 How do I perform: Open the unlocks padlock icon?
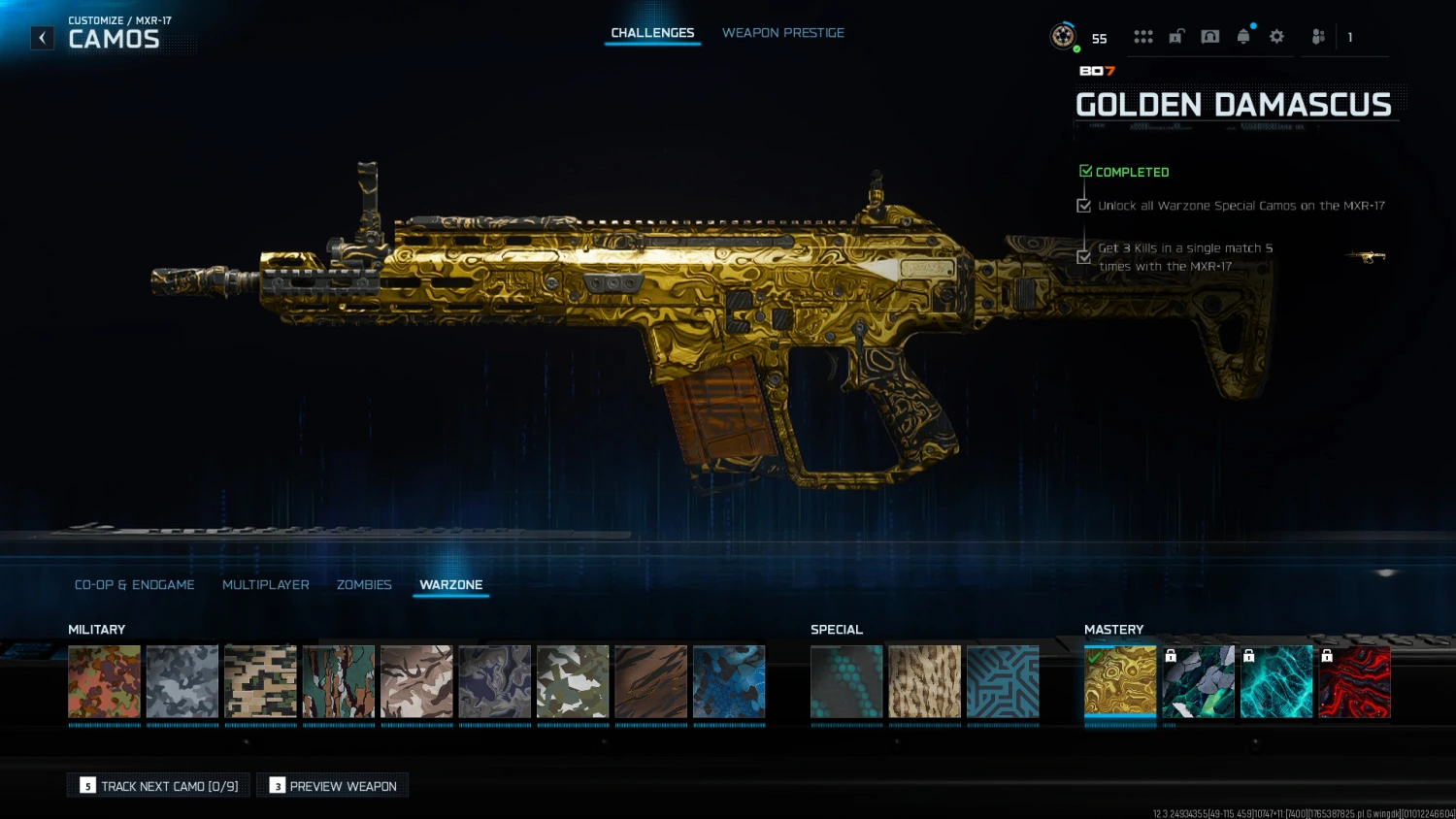(1175, 36)
